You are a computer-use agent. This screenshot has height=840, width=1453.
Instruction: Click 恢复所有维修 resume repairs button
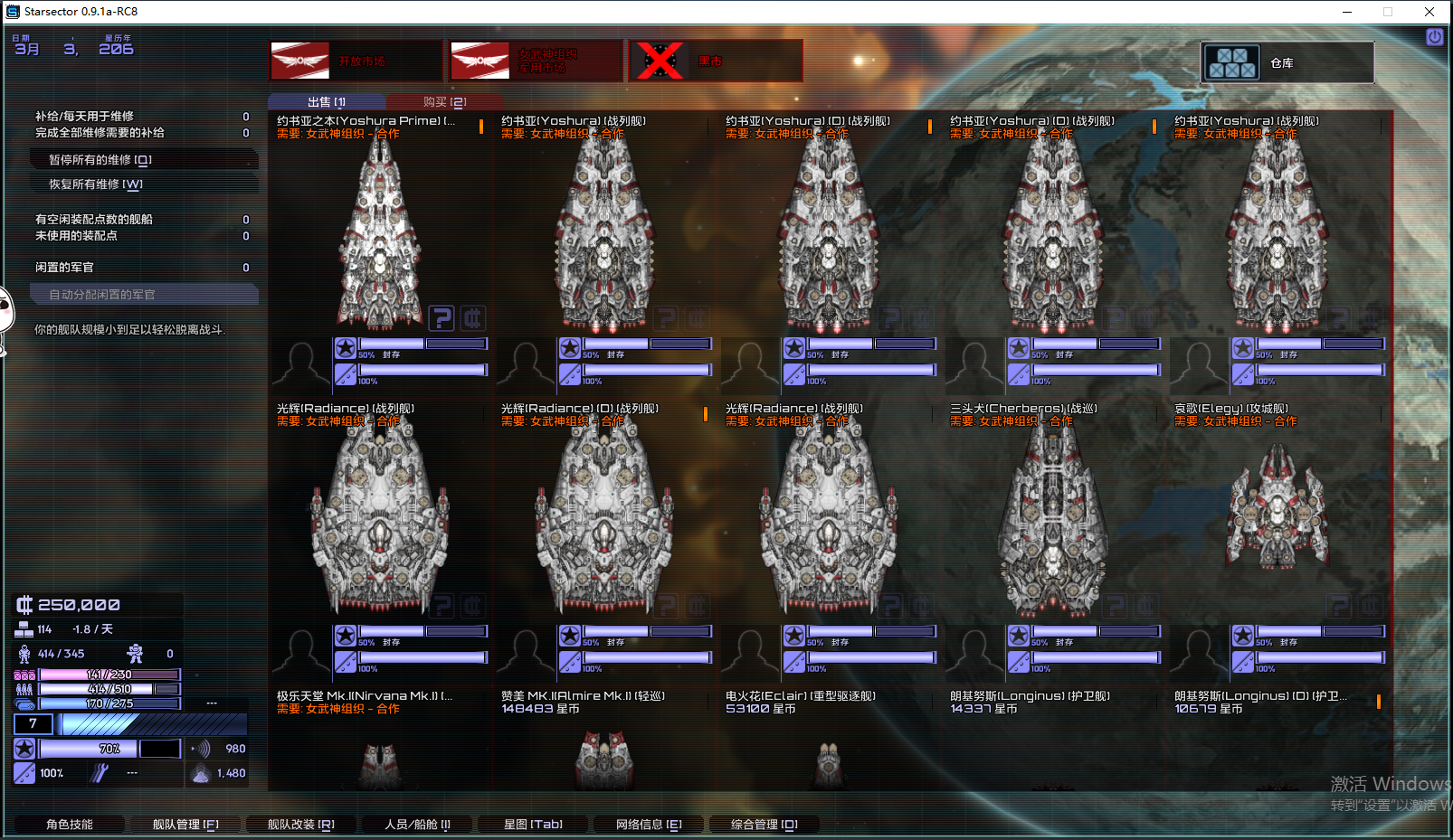click(x=145, y=184)
